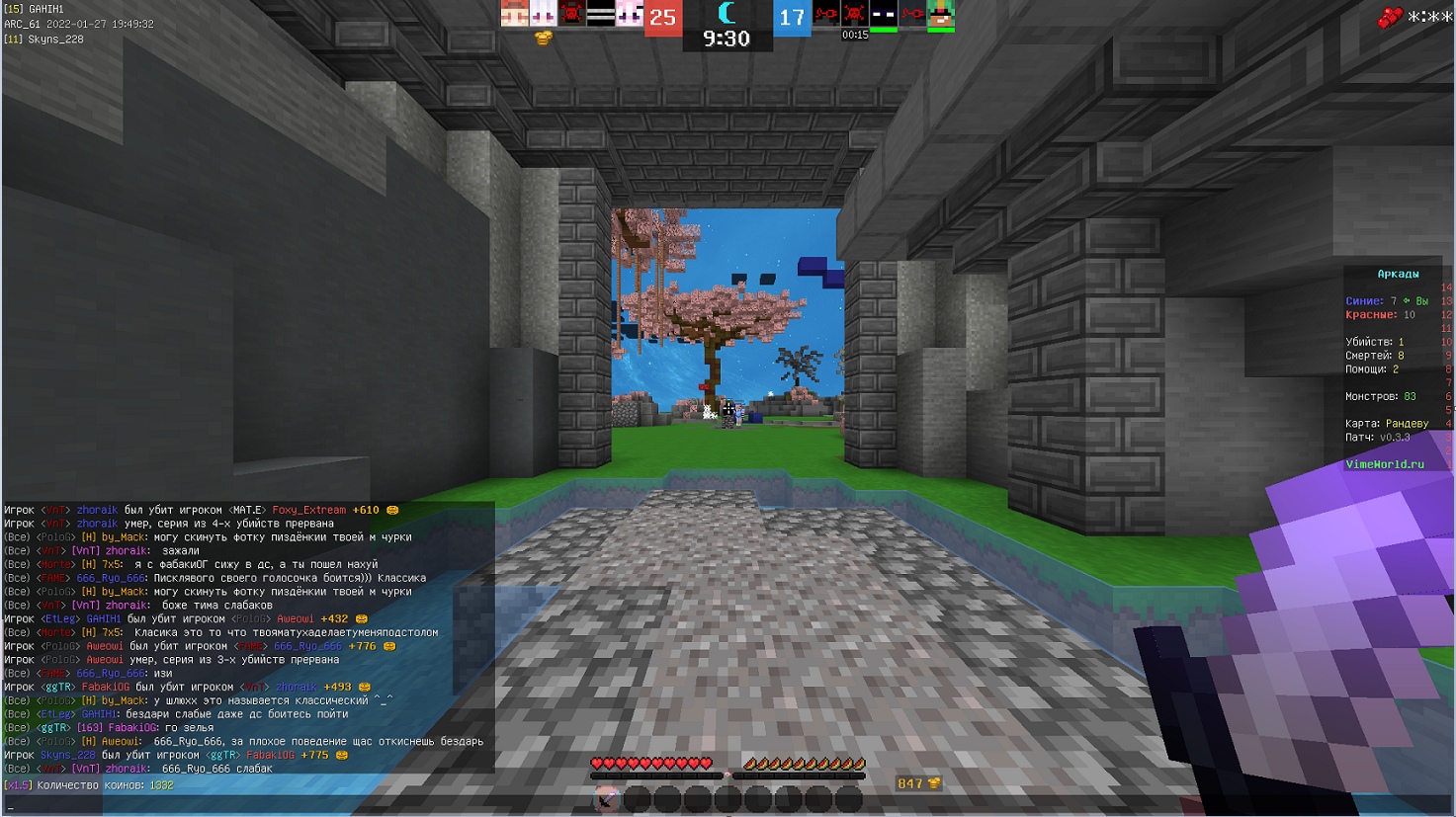Image resolution: width=1456 pixels, height=817 pixels.
Task: Click the zhoraik player name in chat
Action: pyautogui.click(x=97, y=510)
